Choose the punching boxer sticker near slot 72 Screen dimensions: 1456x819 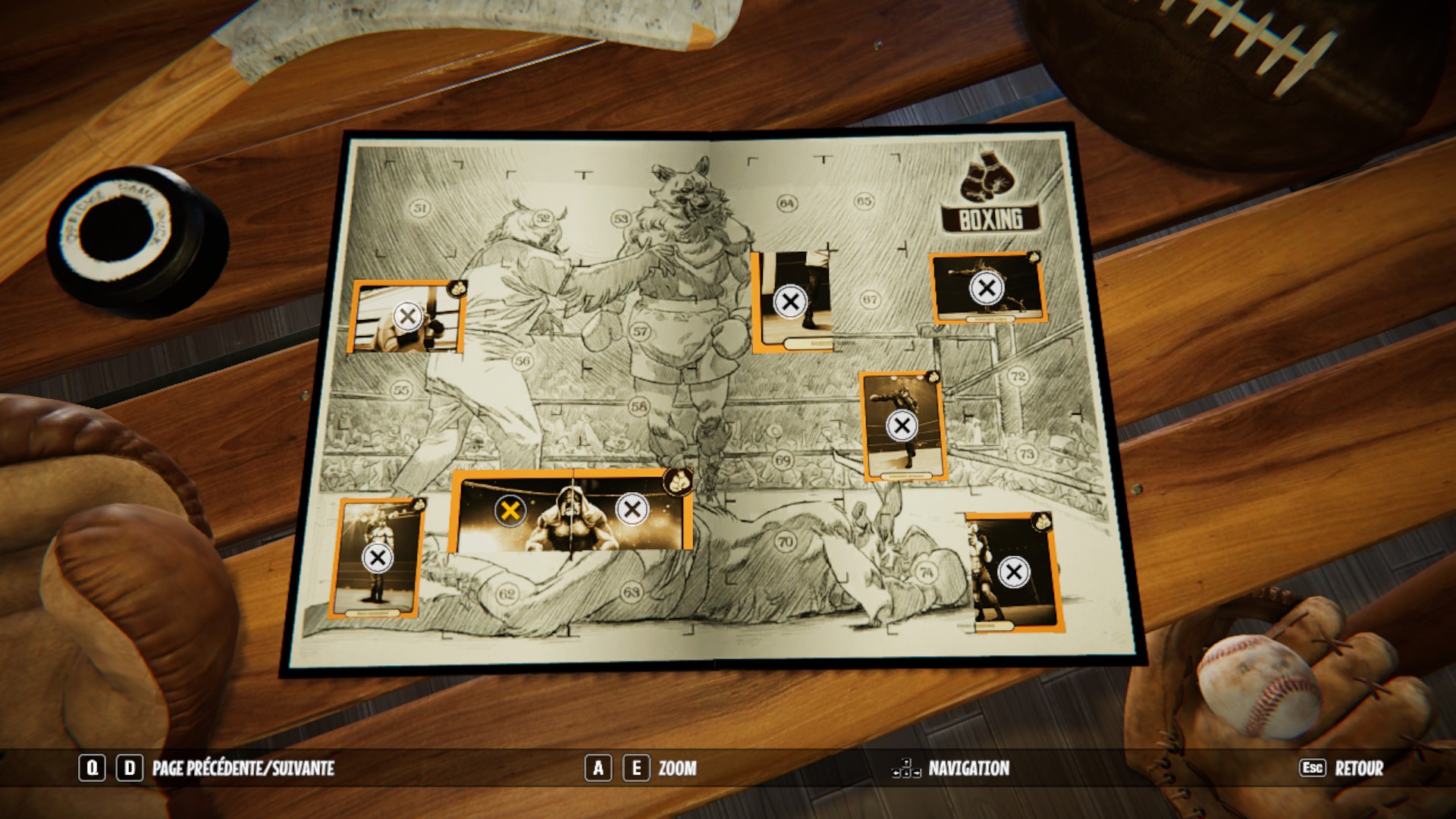pyautogui.click(x=902, y=425)
